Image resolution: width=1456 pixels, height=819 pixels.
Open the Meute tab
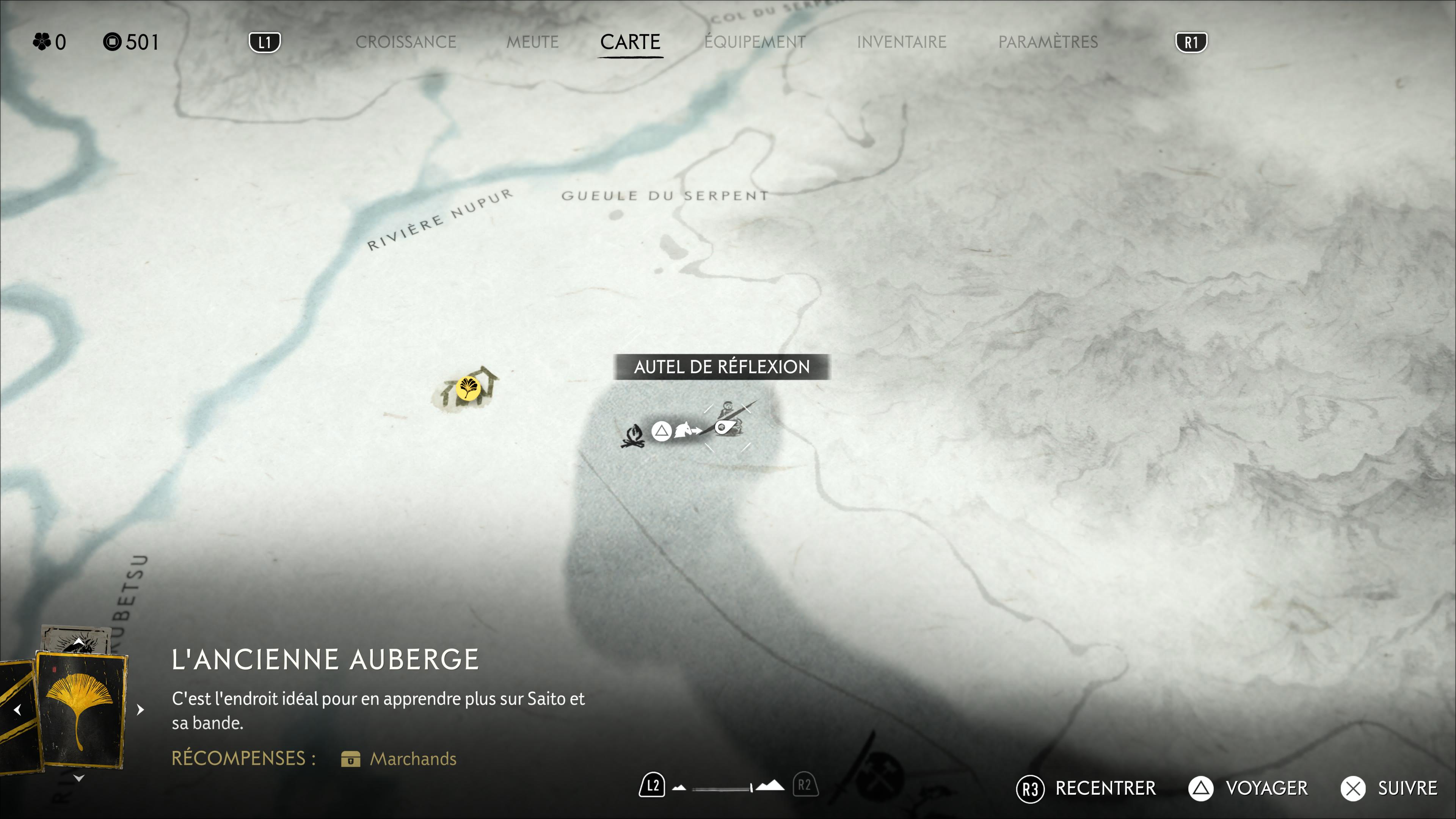click(532, 42)
